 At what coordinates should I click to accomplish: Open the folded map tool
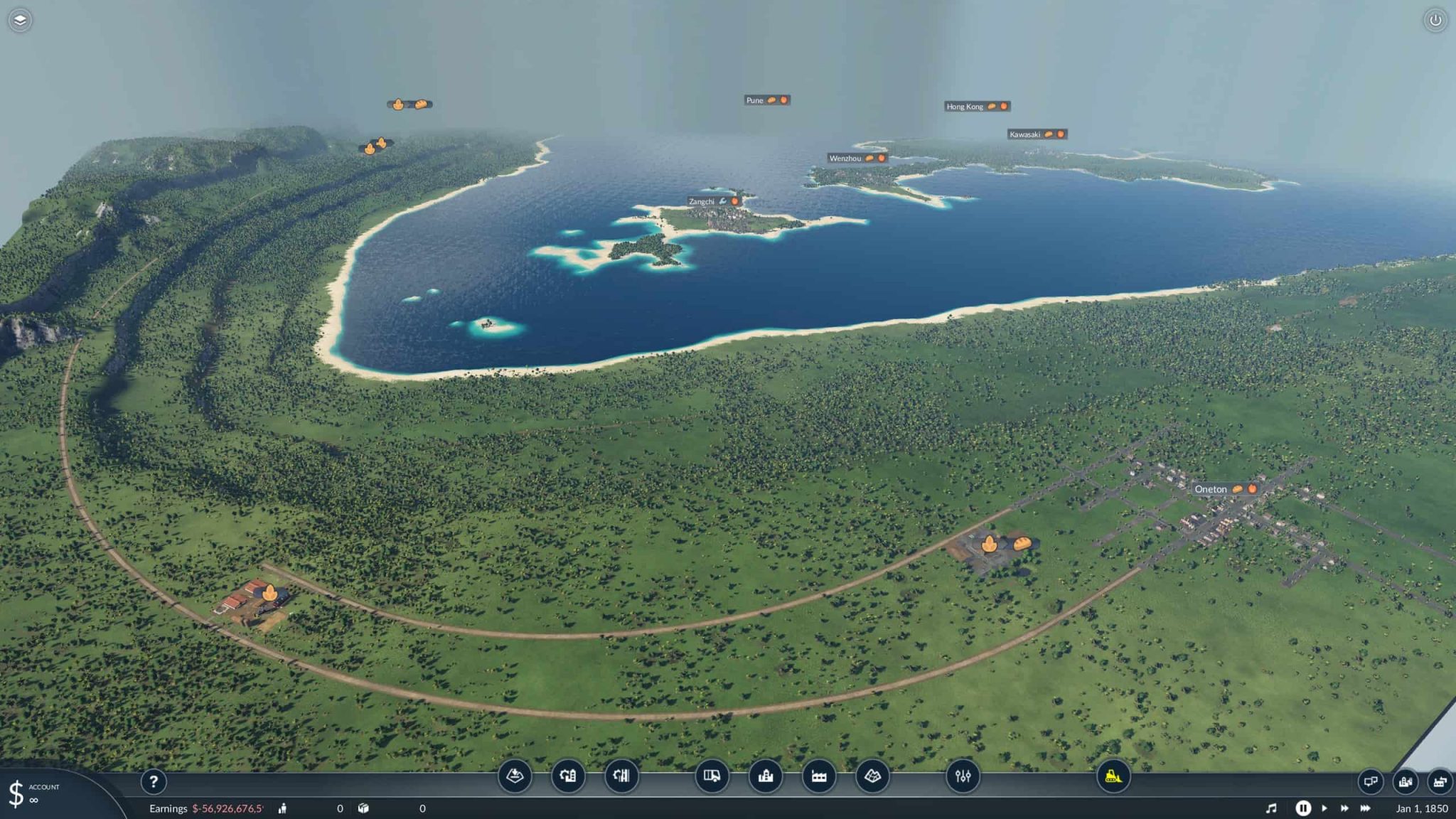click(x=872, y=776)
